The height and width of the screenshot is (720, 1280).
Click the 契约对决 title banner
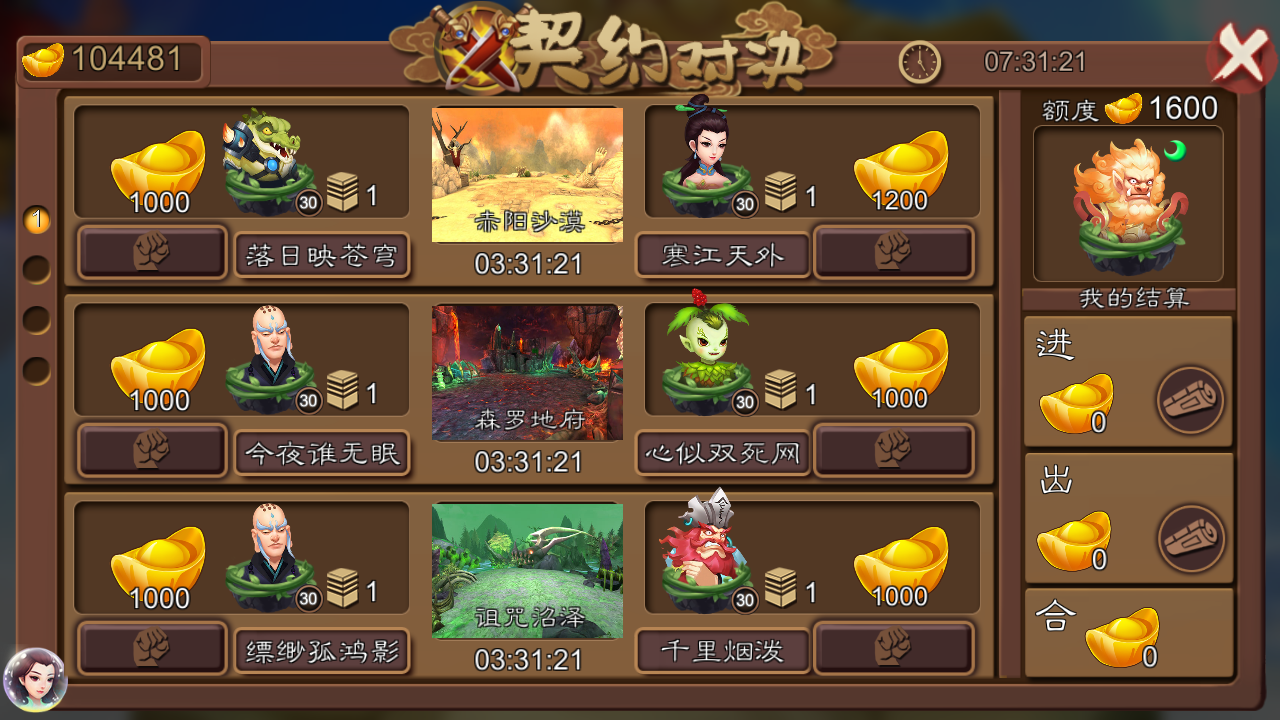click(x=655, y=45)
